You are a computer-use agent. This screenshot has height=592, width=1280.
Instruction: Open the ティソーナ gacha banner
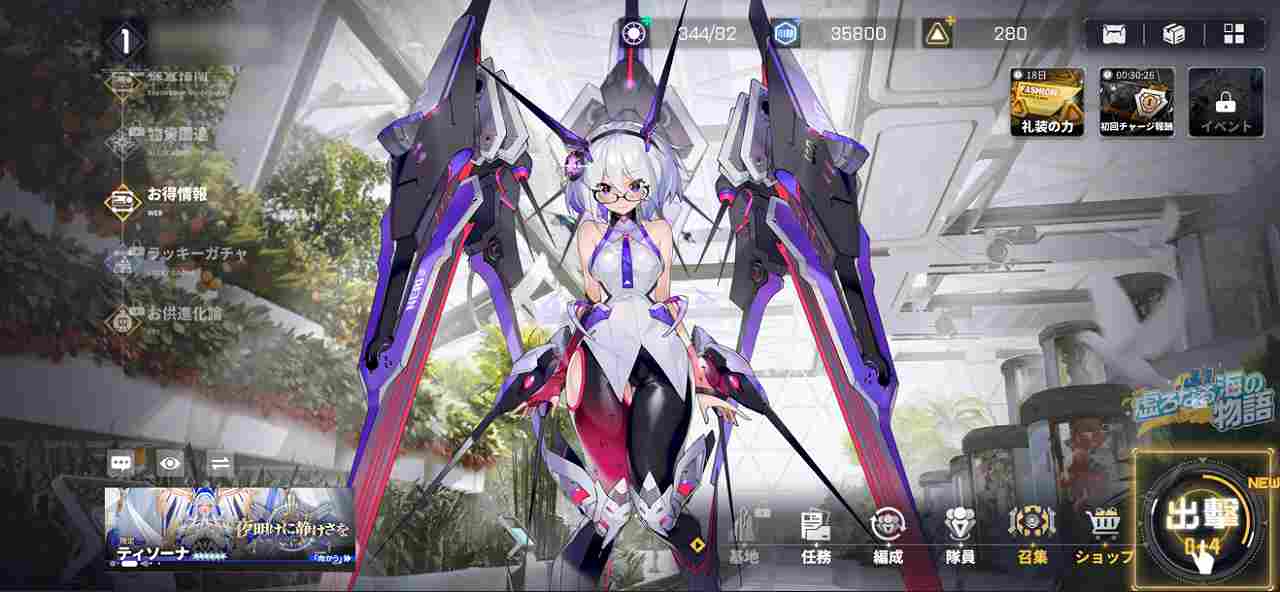pyautogui.click(x=229, y=527)
